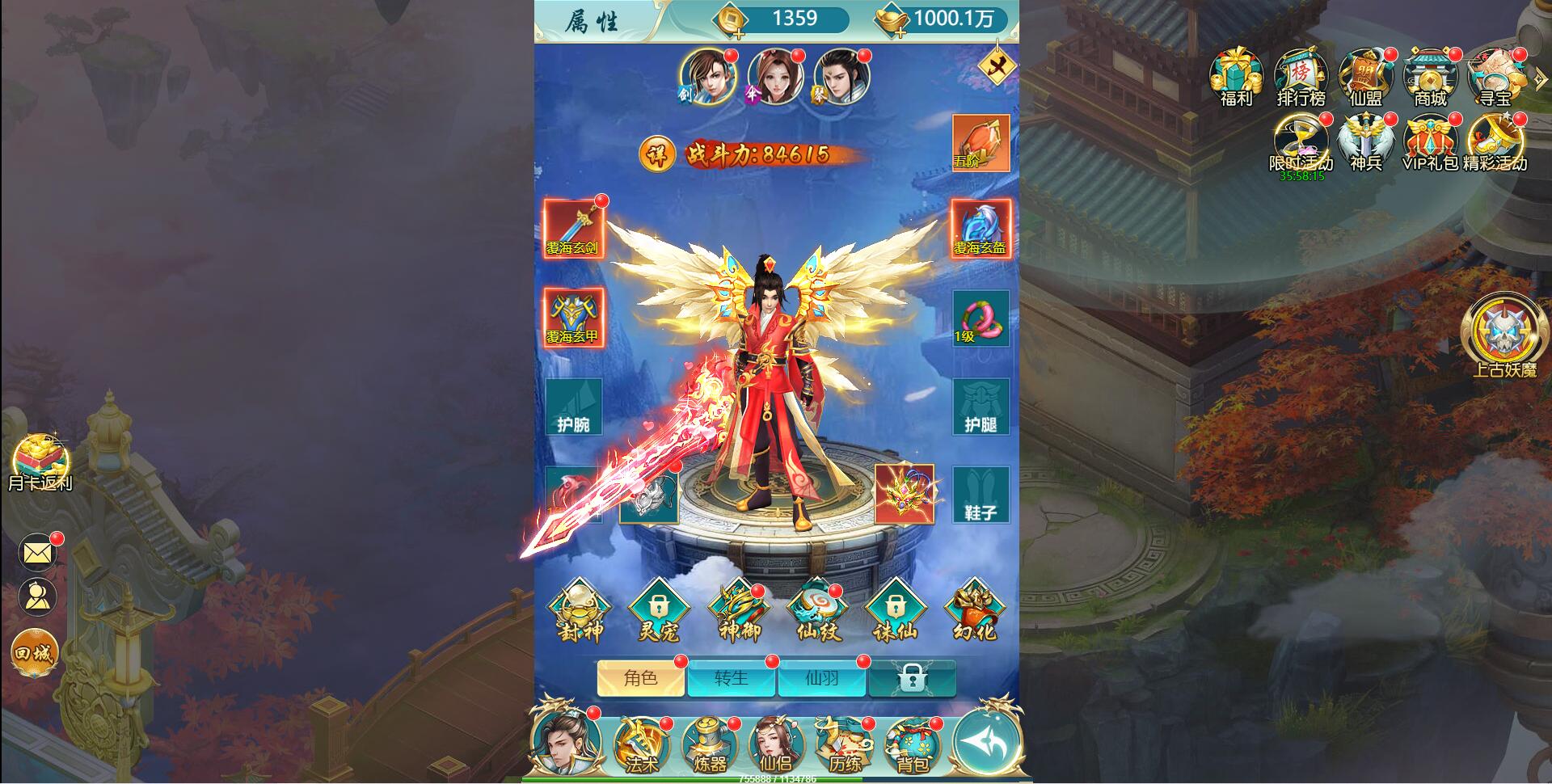Equip the 覆海玄剑 weapon slot
Image resolution: width=1552 pixels, height=784 pixels.
(576, 229)
